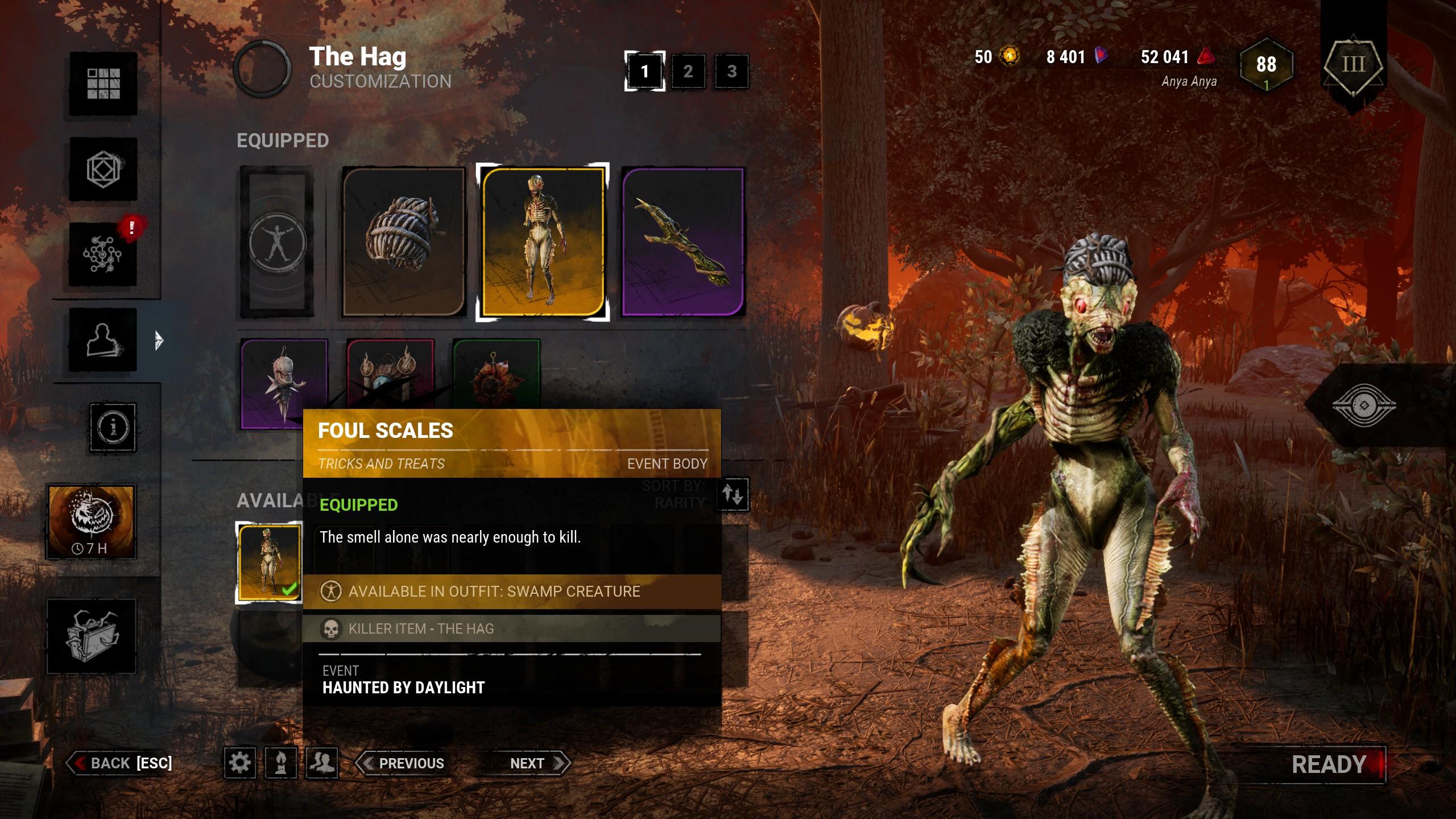Switch to loadout preset 2

(688, 71)
